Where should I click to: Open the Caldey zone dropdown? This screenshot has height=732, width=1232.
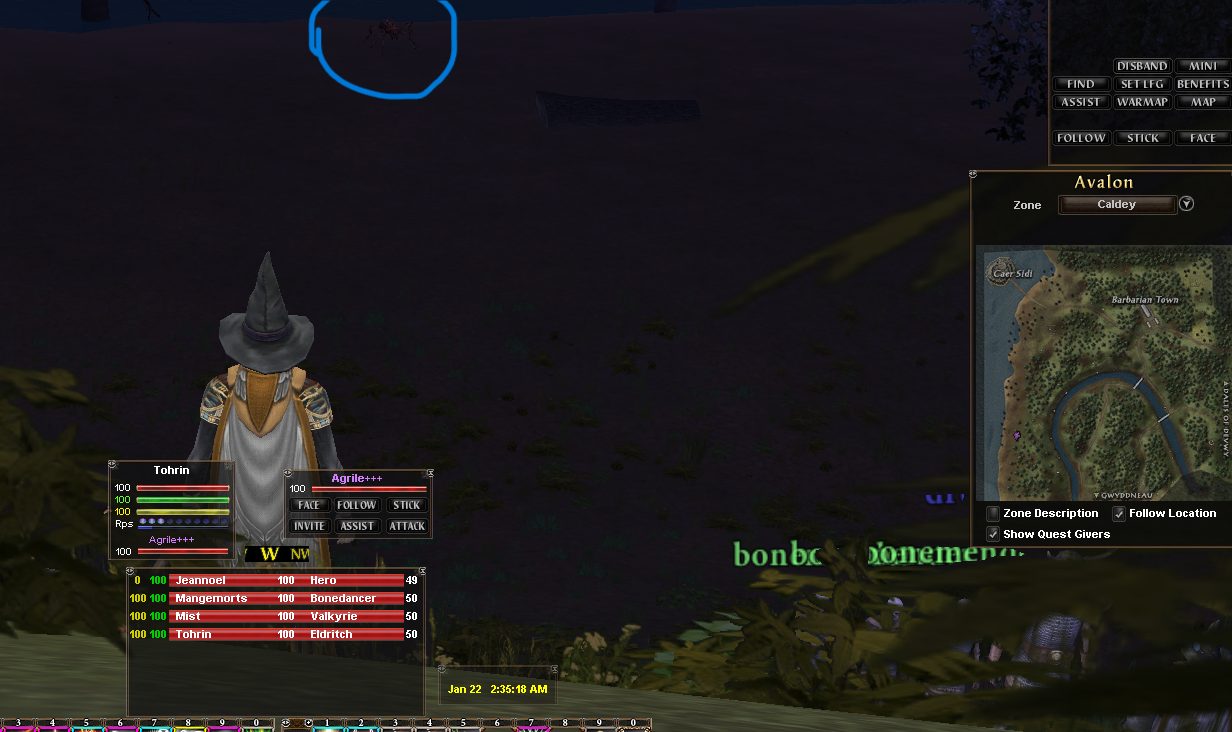pyautogui.click(x=1186, y=204)
